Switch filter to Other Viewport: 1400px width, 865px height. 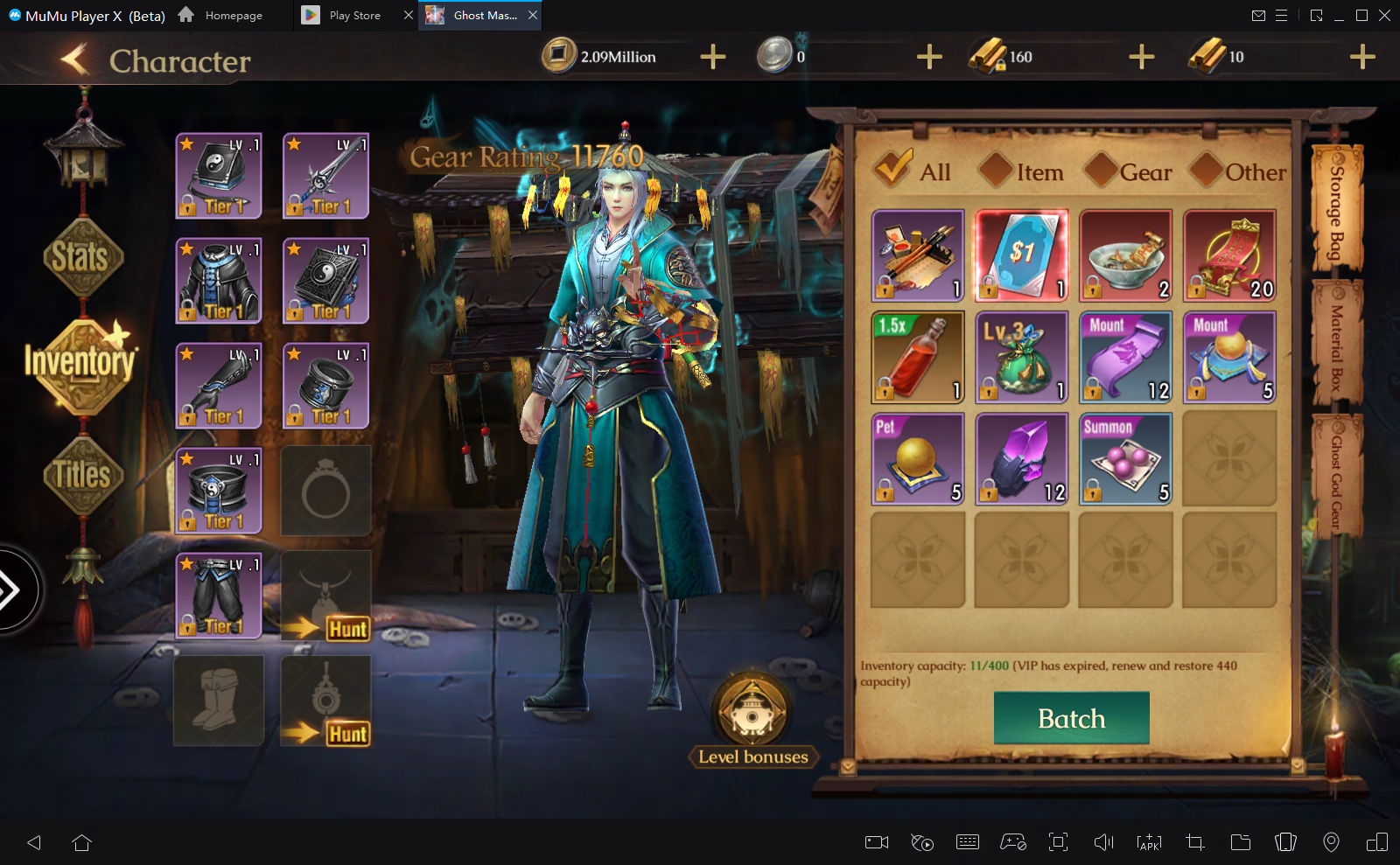tap(1238, 171)
